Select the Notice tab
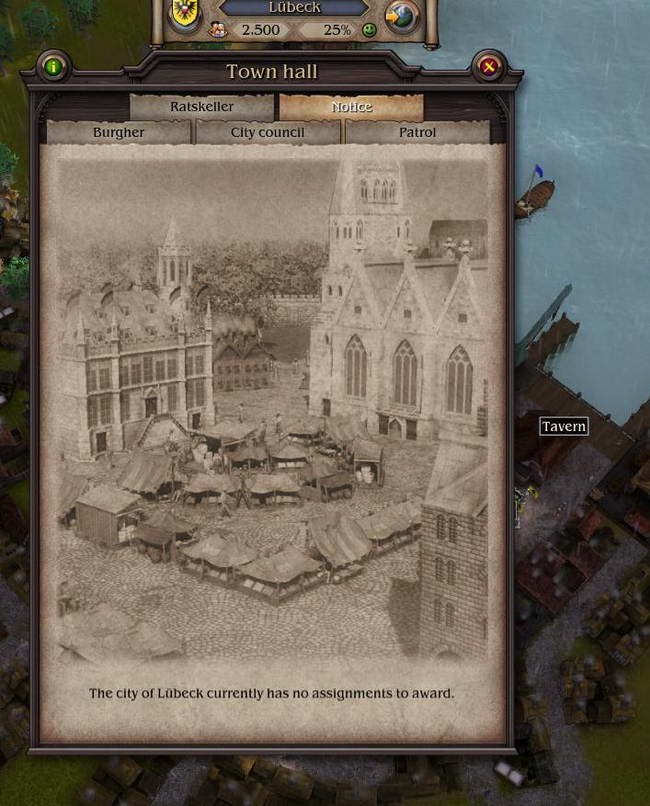The width and height of the screenshot is (650, 806). click(x=351, y=107)
